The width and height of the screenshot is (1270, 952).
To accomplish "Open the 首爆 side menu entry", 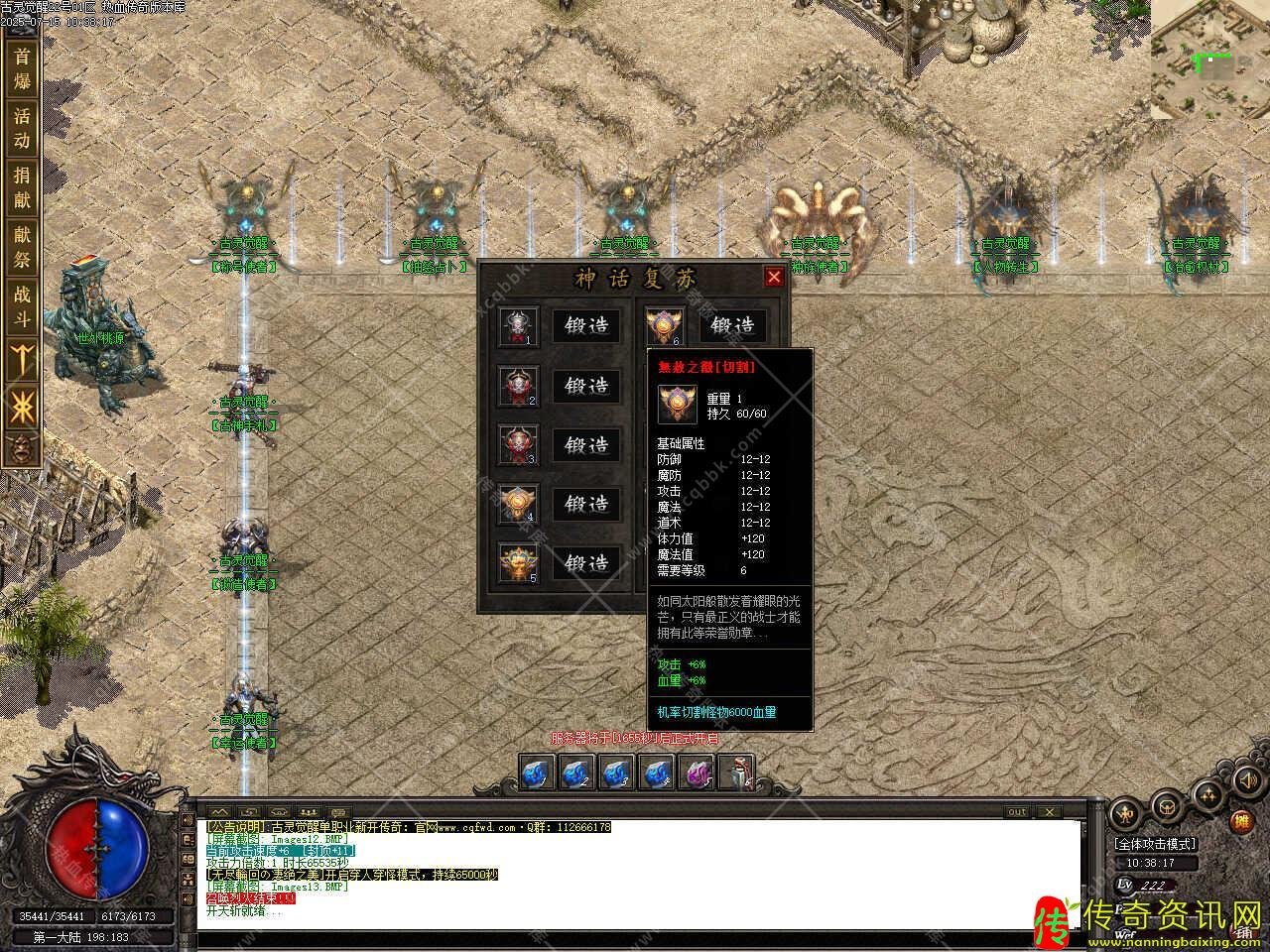I will point(22,69).
